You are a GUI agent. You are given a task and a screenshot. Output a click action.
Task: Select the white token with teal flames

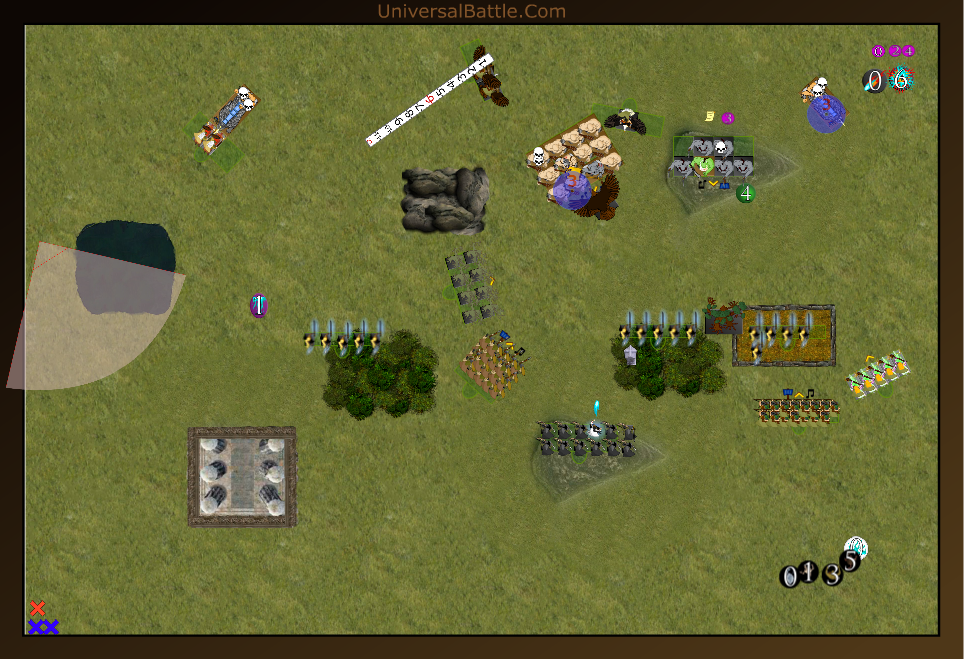coord(857,546)
